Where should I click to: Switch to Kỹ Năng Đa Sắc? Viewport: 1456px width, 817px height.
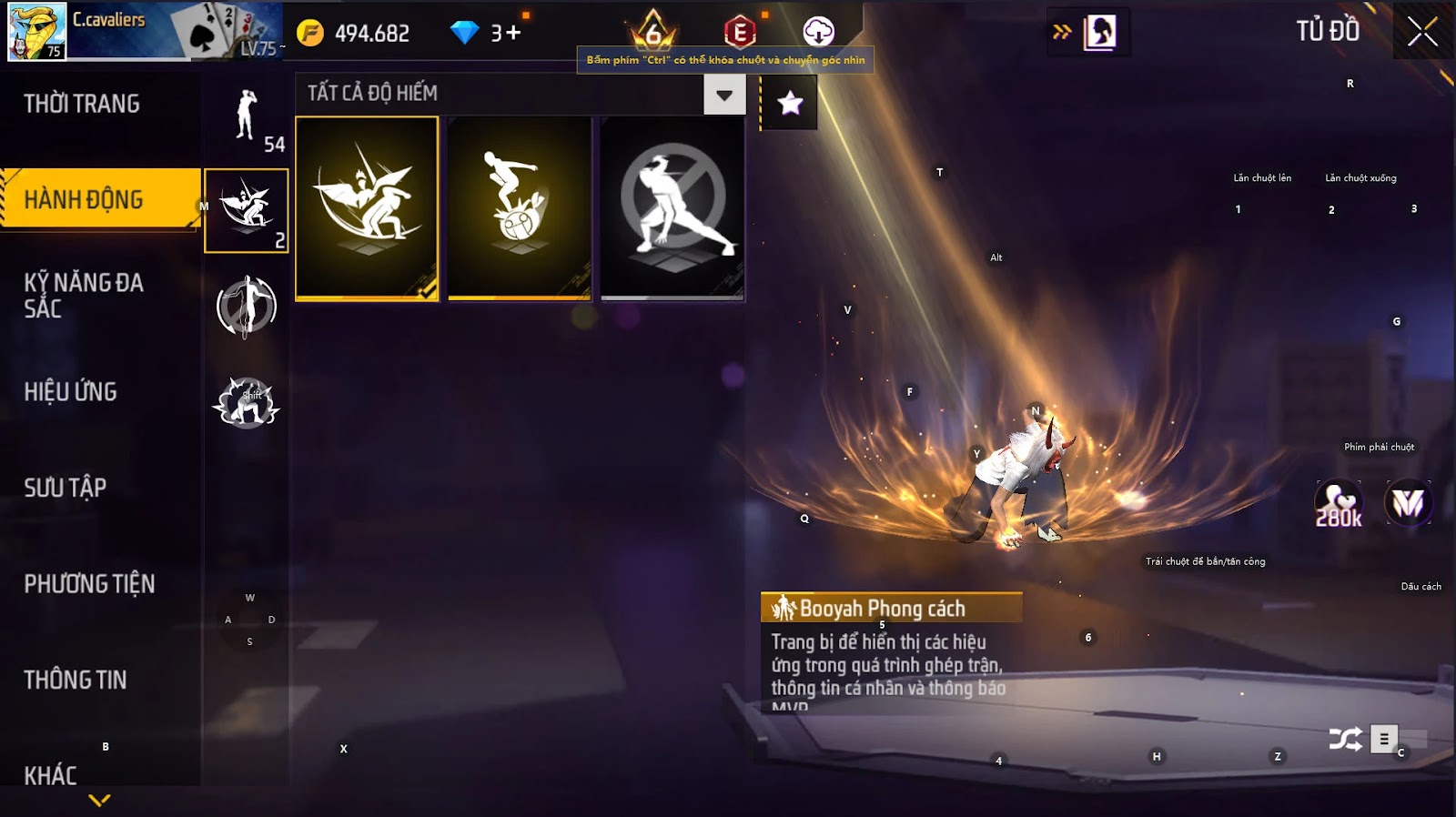(x=84, y=295)
